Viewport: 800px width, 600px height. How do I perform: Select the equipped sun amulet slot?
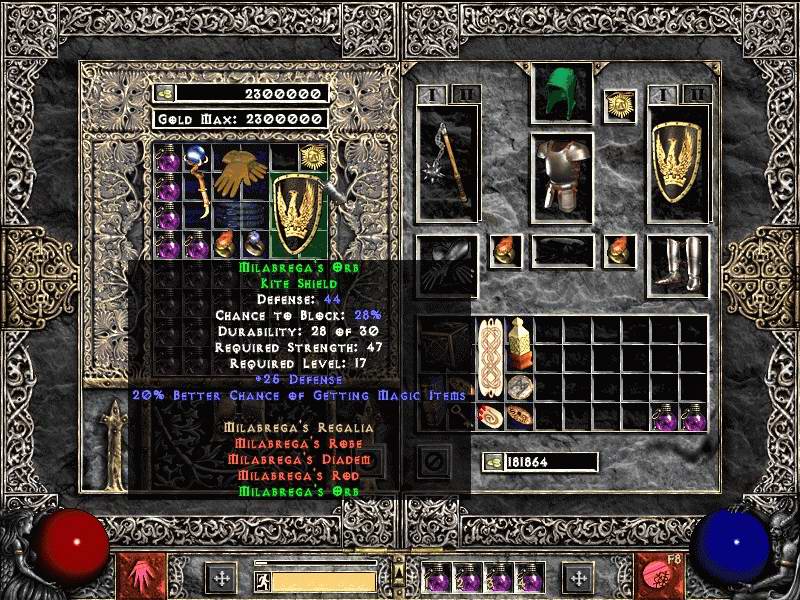[x=618, y=104]
